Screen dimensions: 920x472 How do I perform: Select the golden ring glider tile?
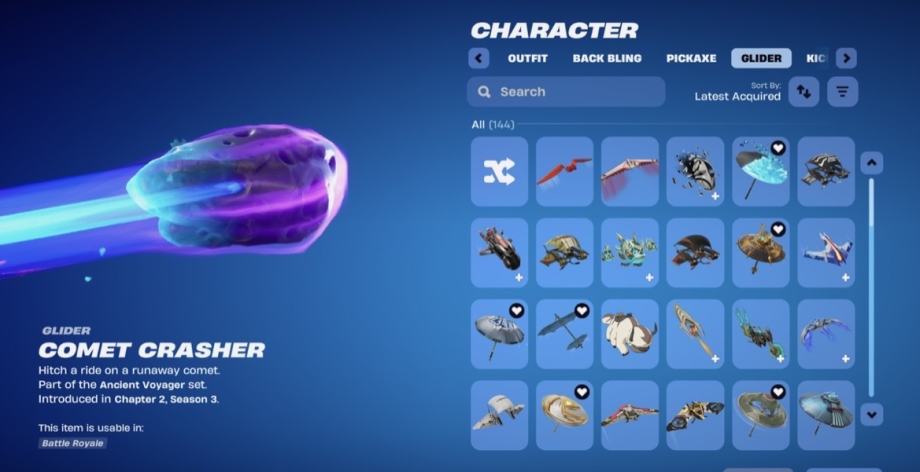[x=564, y=414]
